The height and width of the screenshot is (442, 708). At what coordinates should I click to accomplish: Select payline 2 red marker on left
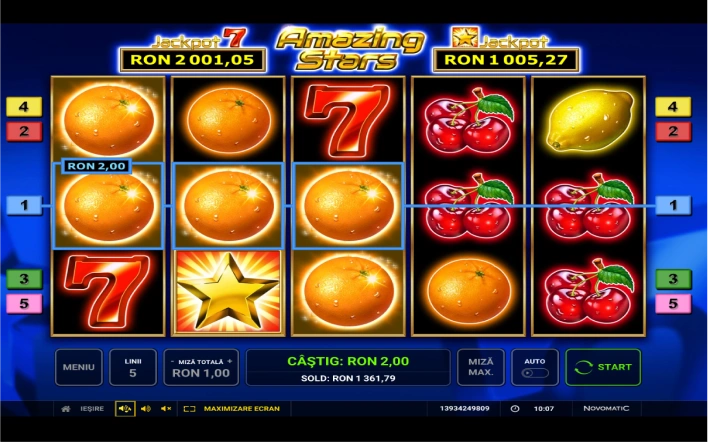tap(25, 131)
